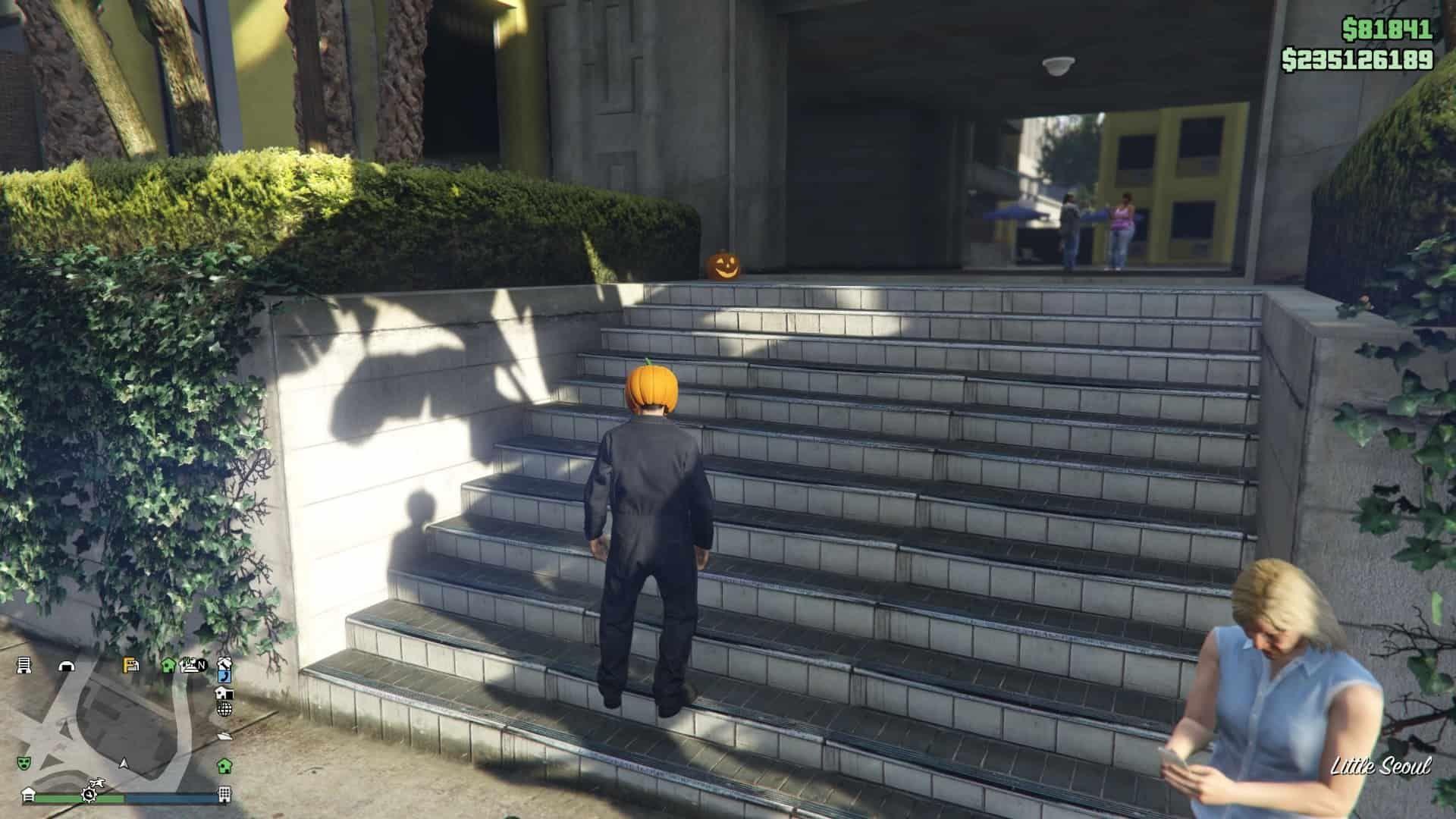Select the paper airplane blip on the minimap
The height and width of the screenshot is (819, 1456).
[x=225, y=736]
